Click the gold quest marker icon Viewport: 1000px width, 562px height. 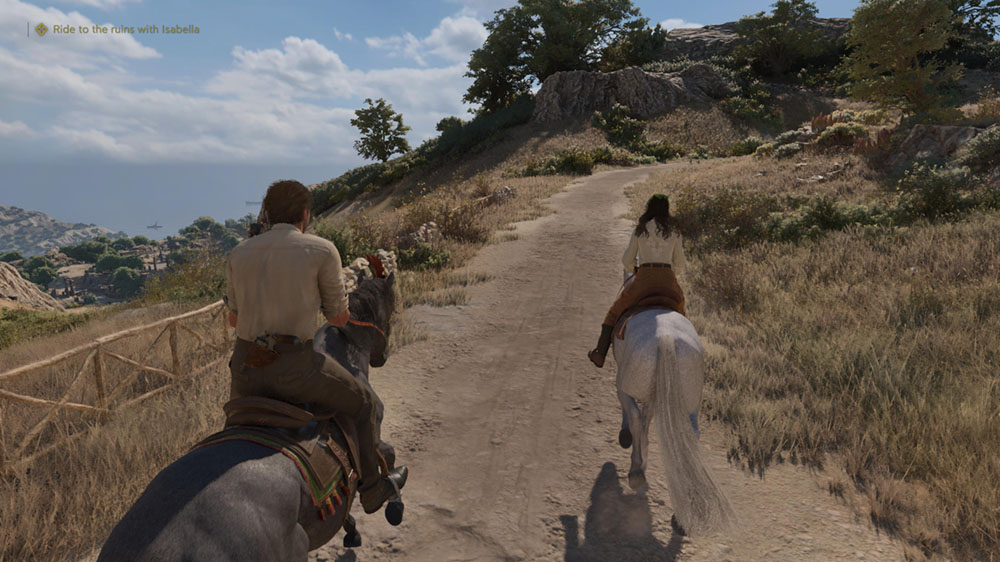[x=41, y=30]
